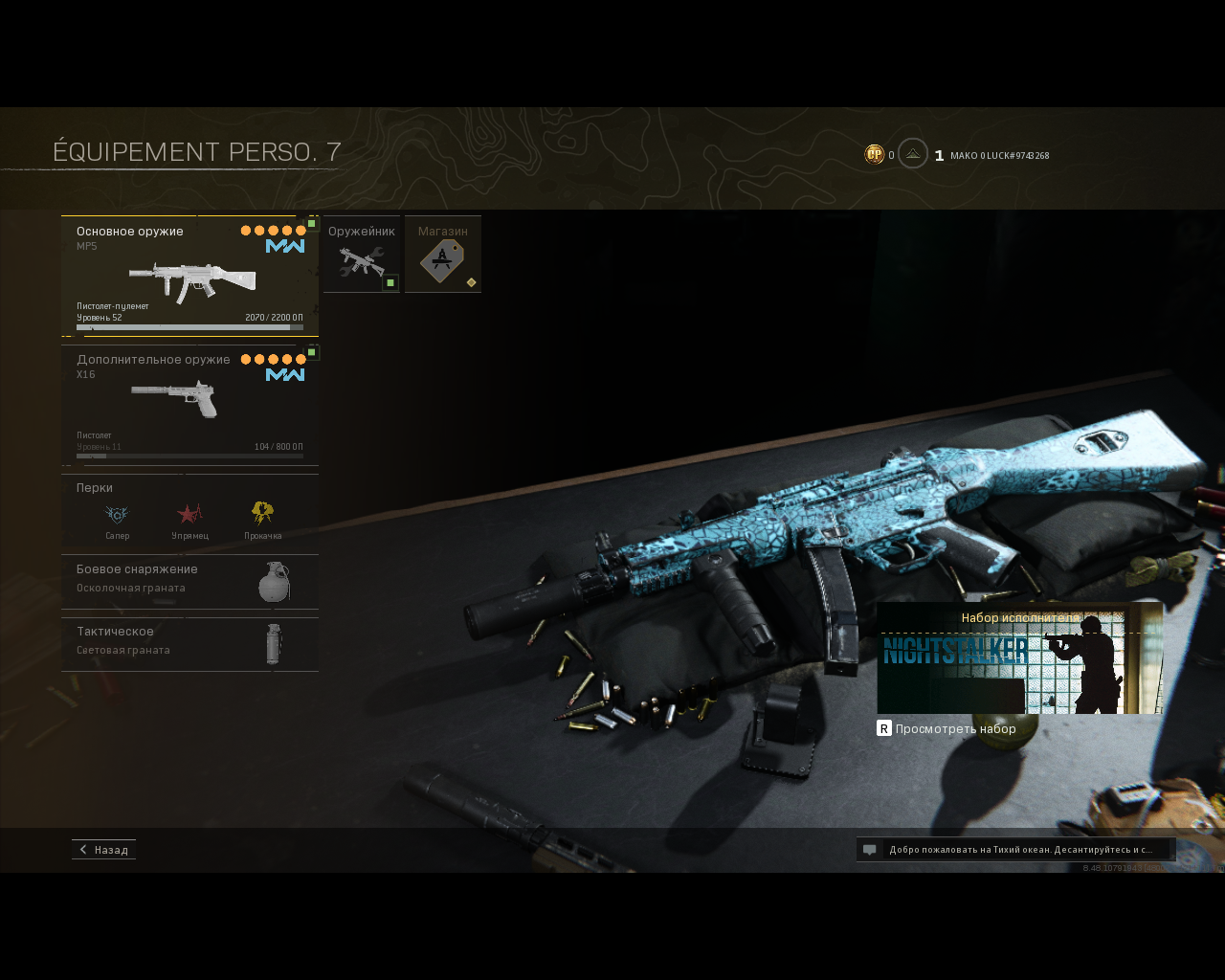The width and height of the screenshot is (1225, 980).
Task: Change the Боевое снаряжение frag grenade
Action: pyautogui.click(x=189, y=581)
